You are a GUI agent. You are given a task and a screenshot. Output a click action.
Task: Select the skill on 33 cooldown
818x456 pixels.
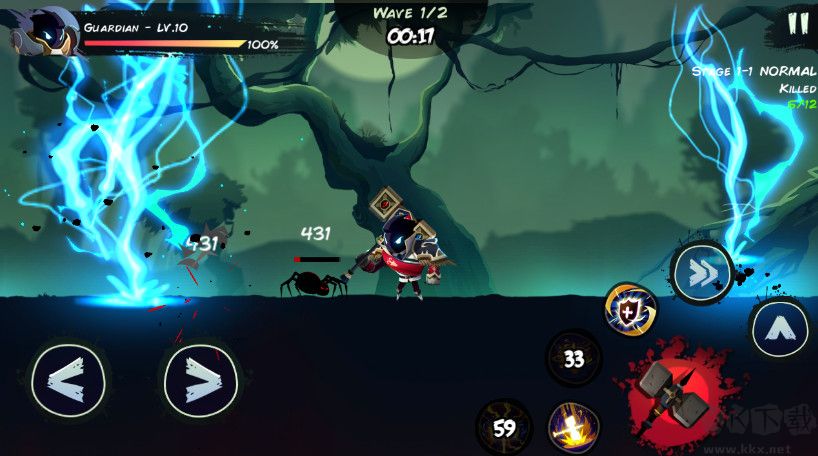coord(574,358)
